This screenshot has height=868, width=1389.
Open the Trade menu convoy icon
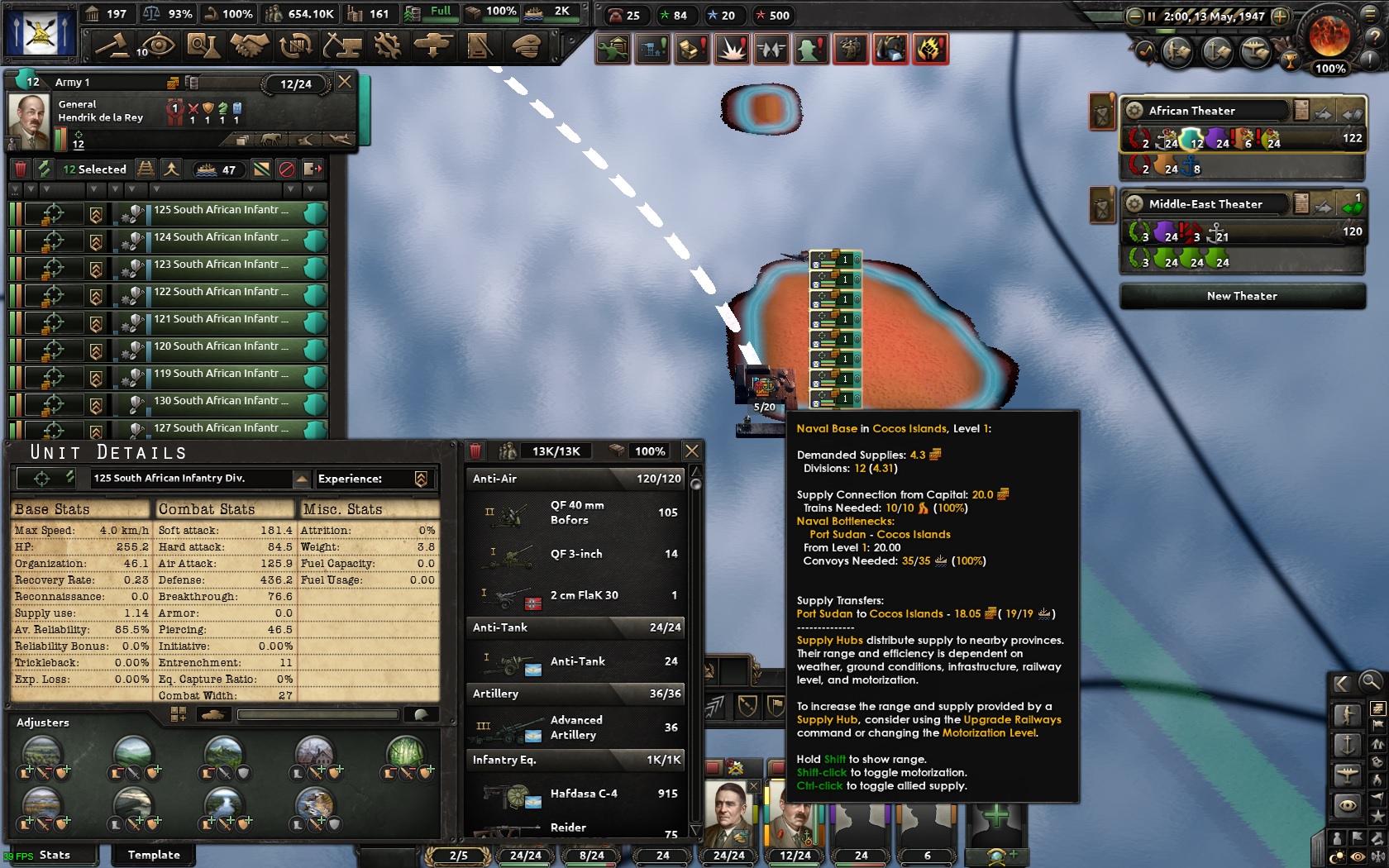295,47
